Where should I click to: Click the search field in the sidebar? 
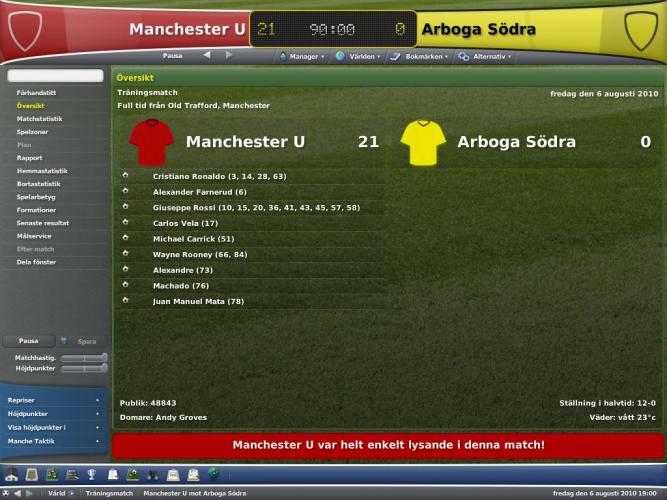pos(55,76)
